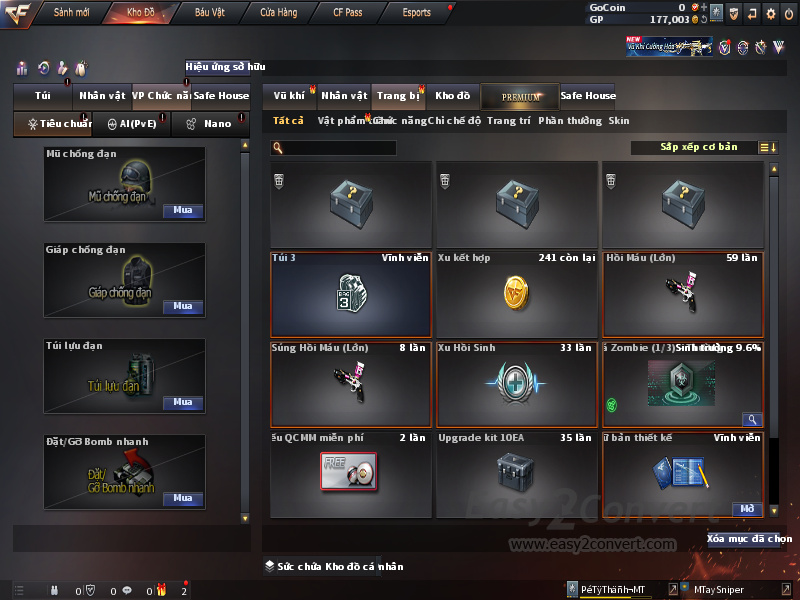This screenshot has width=800, height=600.
Task: Switch to the Báu Vật tab
Action: [210, 13]
